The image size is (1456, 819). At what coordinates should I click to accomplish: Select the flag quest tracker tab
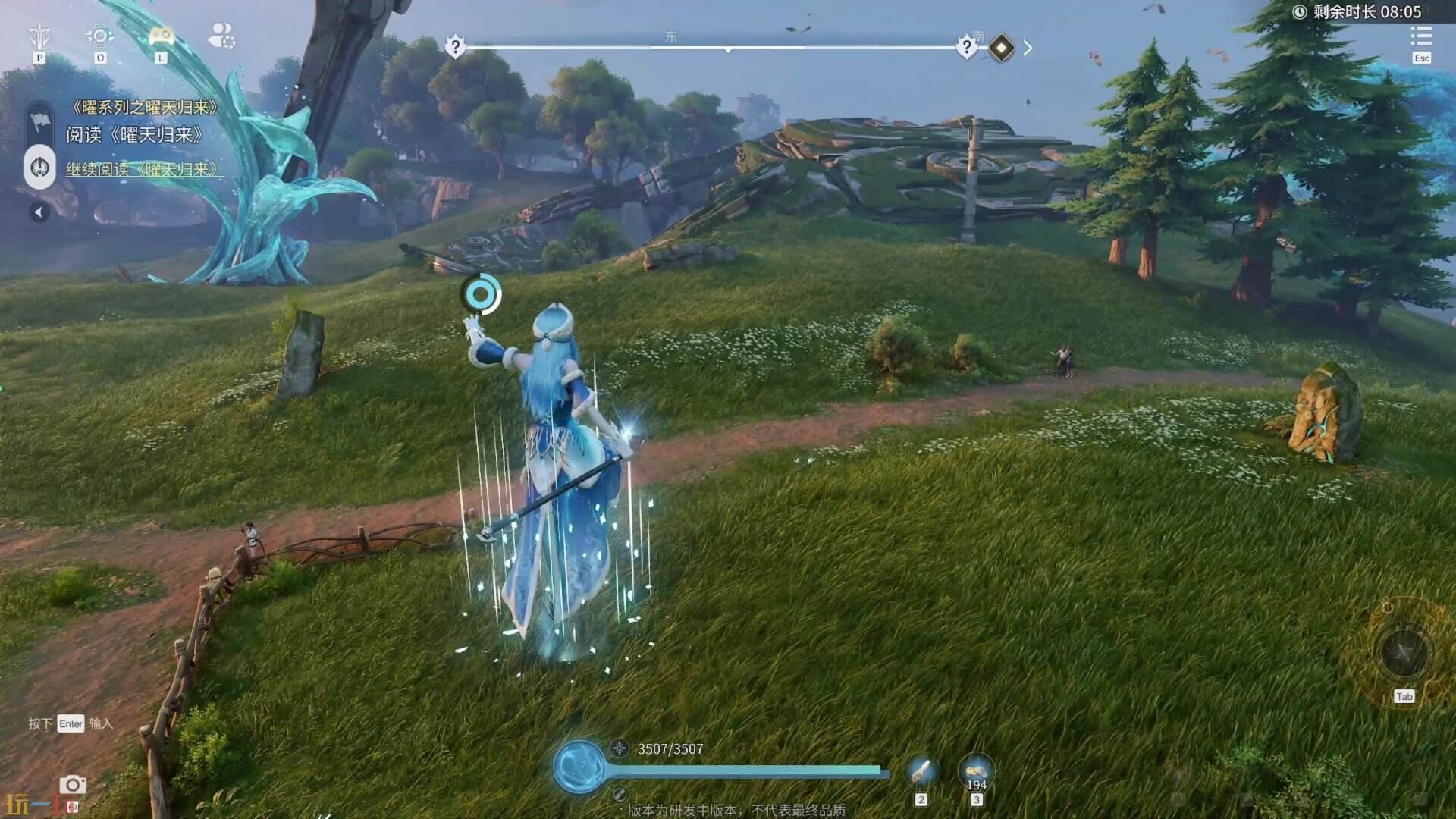[39, 122]
